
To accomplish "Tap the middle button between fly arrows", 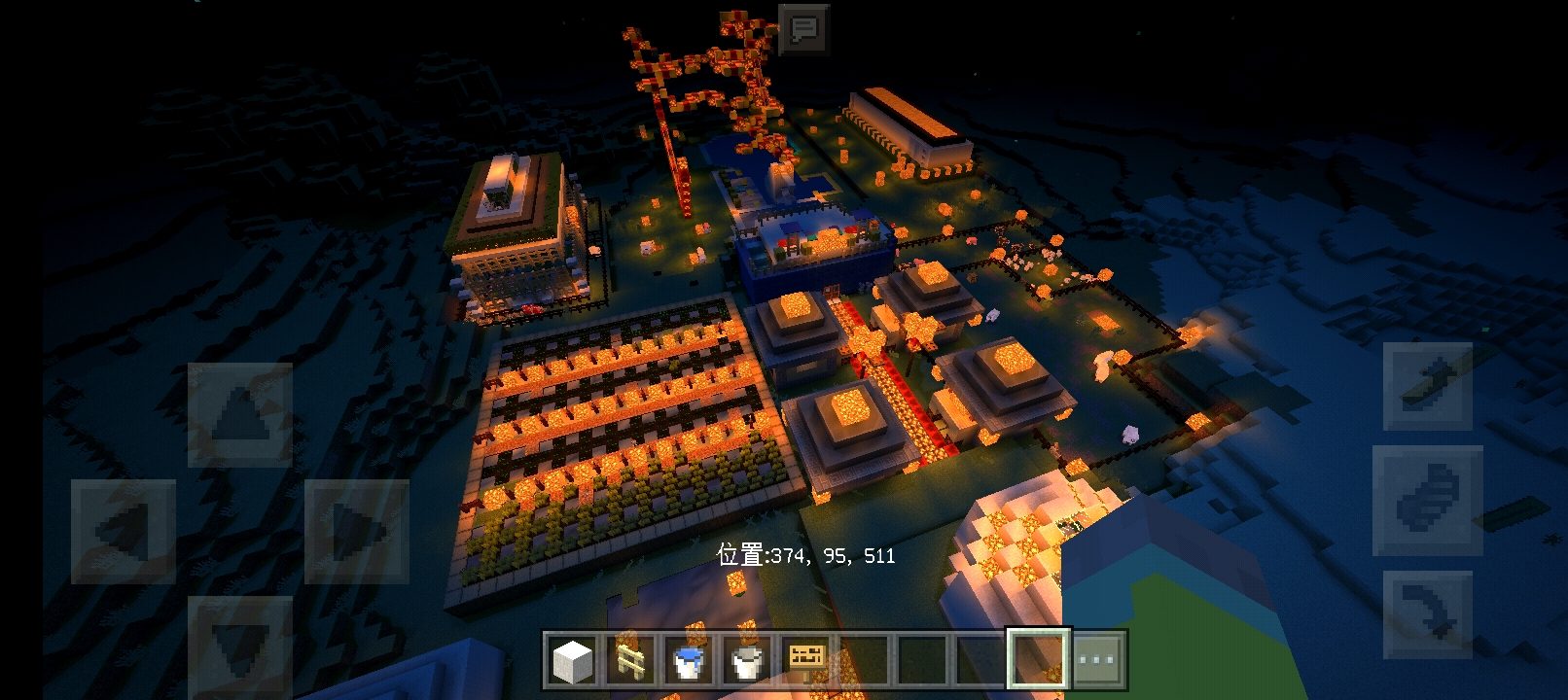I will coord(1427,500).
